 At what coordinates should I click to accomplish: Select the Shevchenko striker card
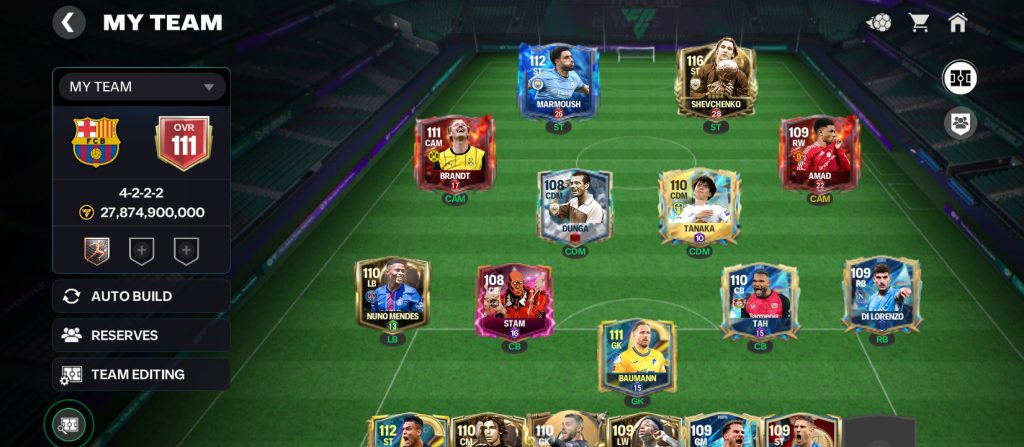(x=714, y=80)
